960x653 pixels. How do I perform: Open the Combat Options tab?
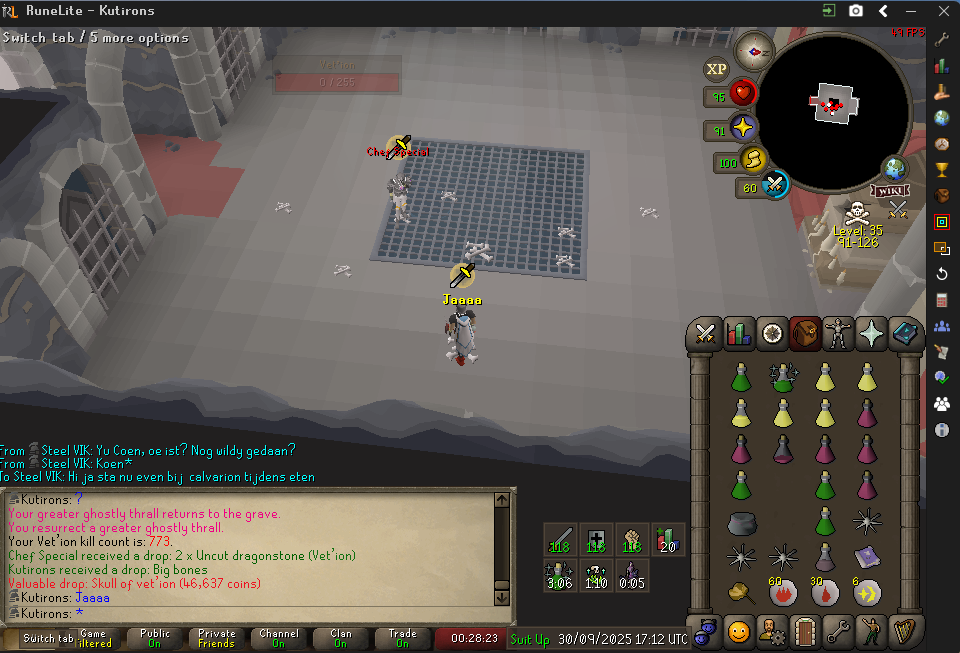tap(706, 334)
